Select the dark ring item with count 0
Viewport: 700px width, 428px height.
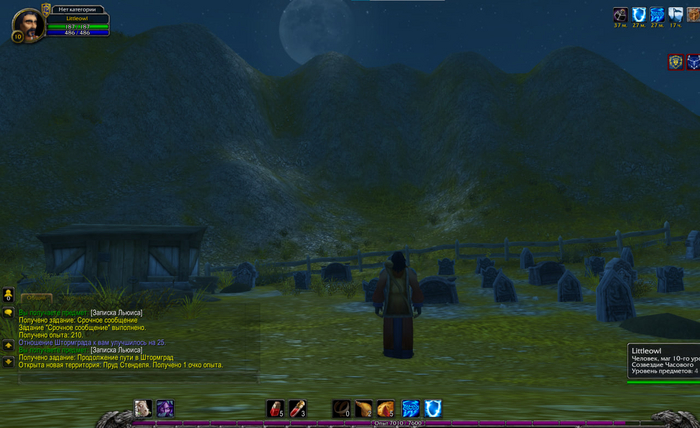(x=342, y=408)
